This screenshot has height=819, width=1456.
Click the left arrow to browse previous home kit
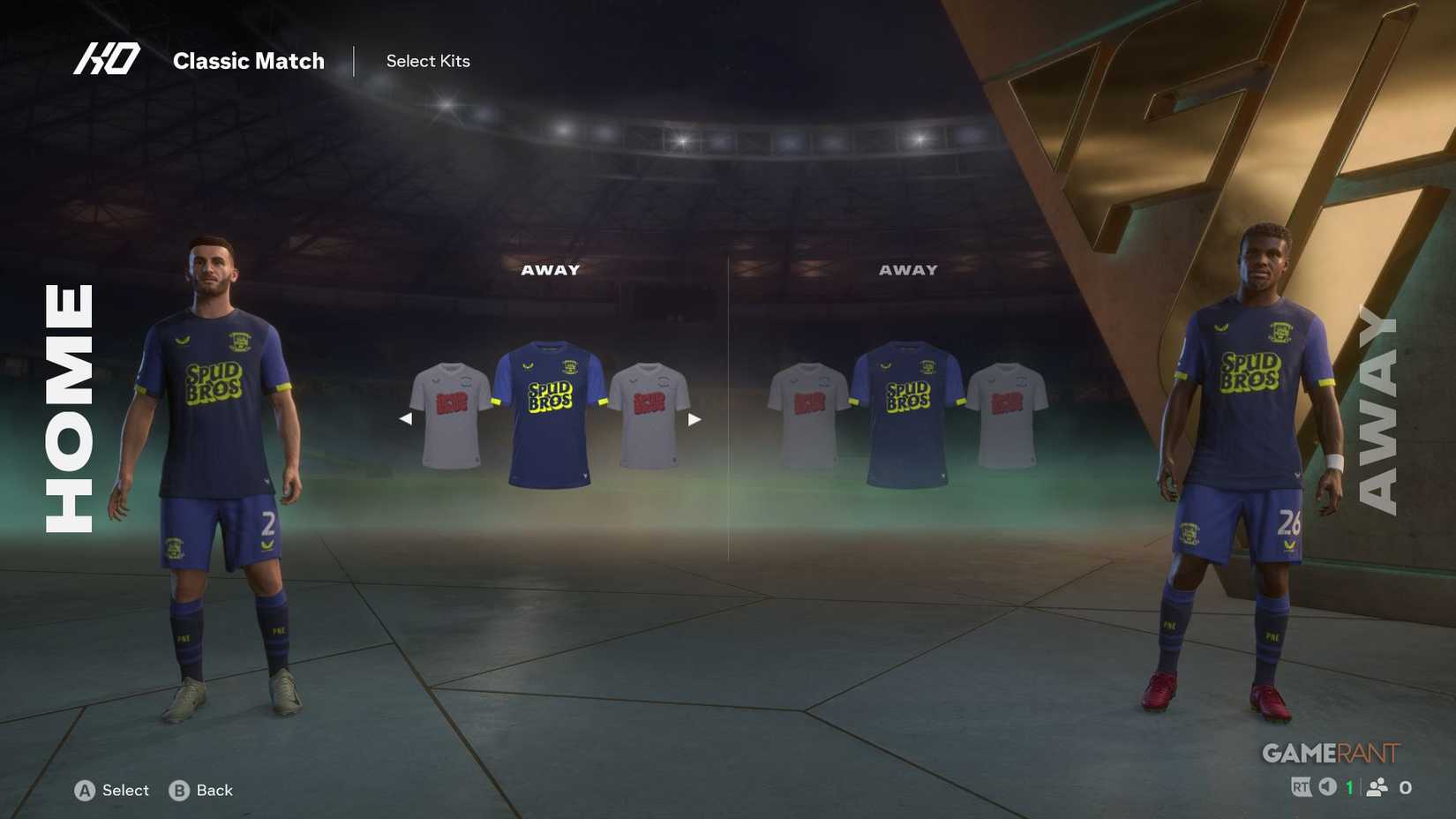[407, 418]
